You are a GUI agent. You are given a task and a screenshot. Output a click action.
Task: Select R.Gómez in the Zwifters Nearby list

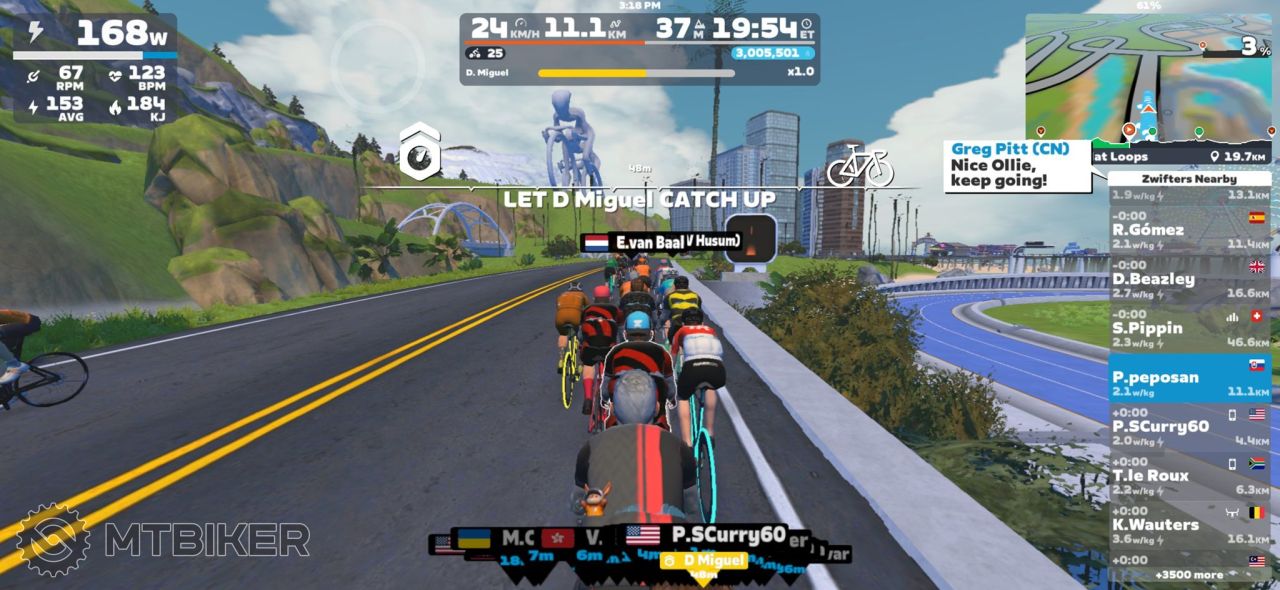(x=1189, y=230)
